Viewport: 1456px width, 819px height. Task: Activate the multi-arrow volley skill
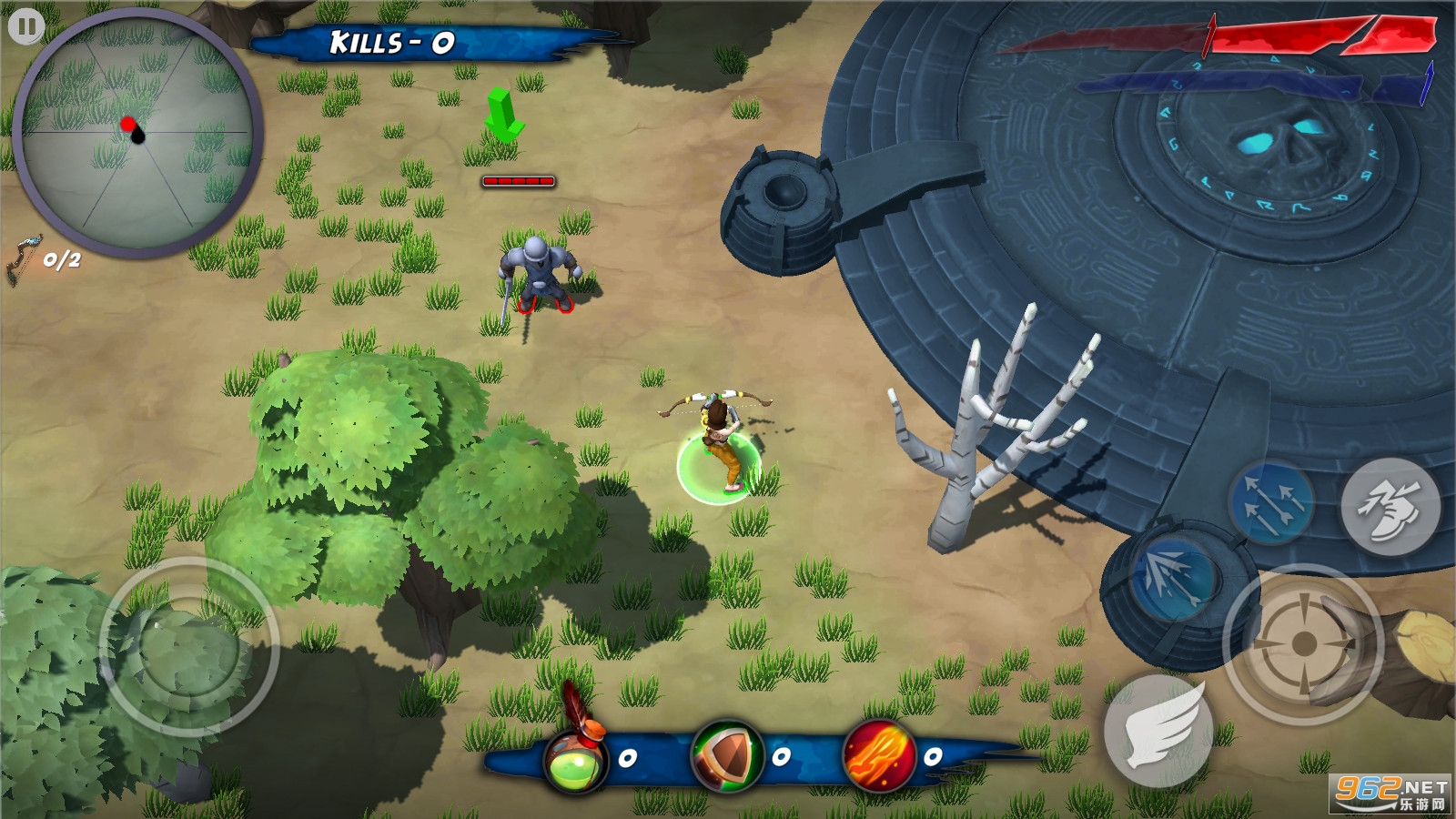[x=1270, y=503]
